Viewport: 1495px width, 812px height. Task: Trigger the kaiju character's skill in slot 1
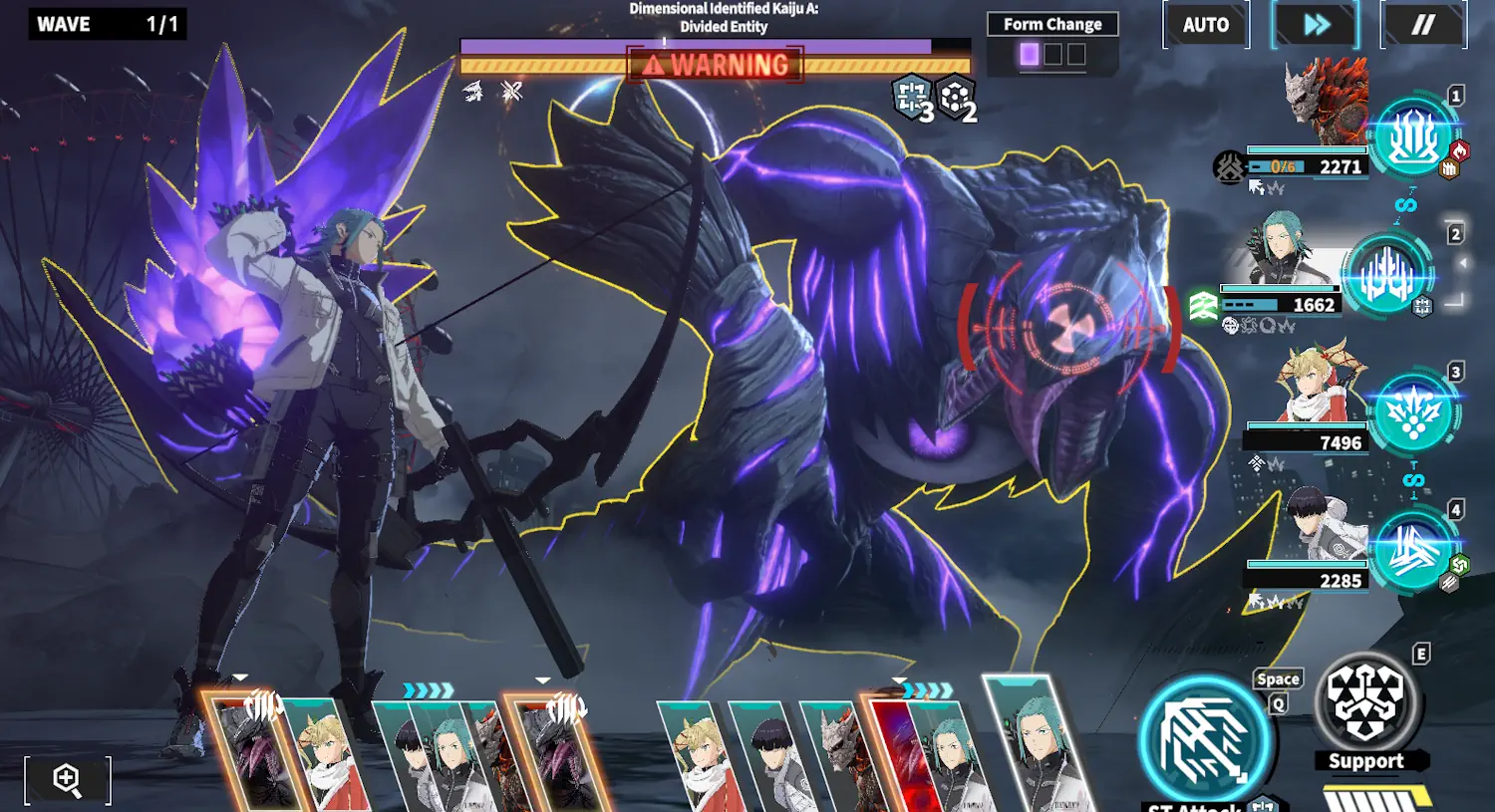(x=1413, y=137)
